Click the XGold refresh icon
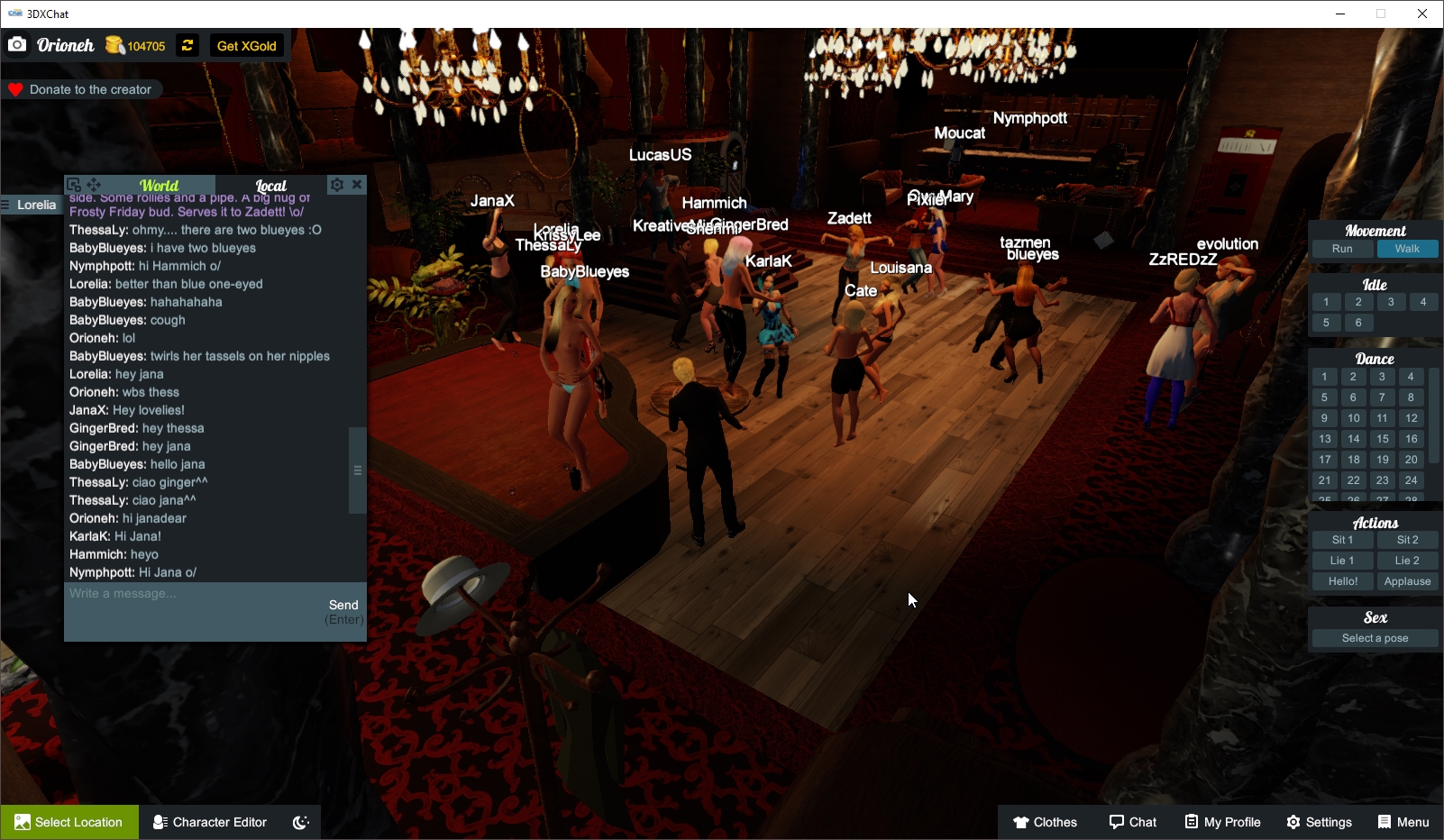The image size is (1444, 840). pos(187,45)
